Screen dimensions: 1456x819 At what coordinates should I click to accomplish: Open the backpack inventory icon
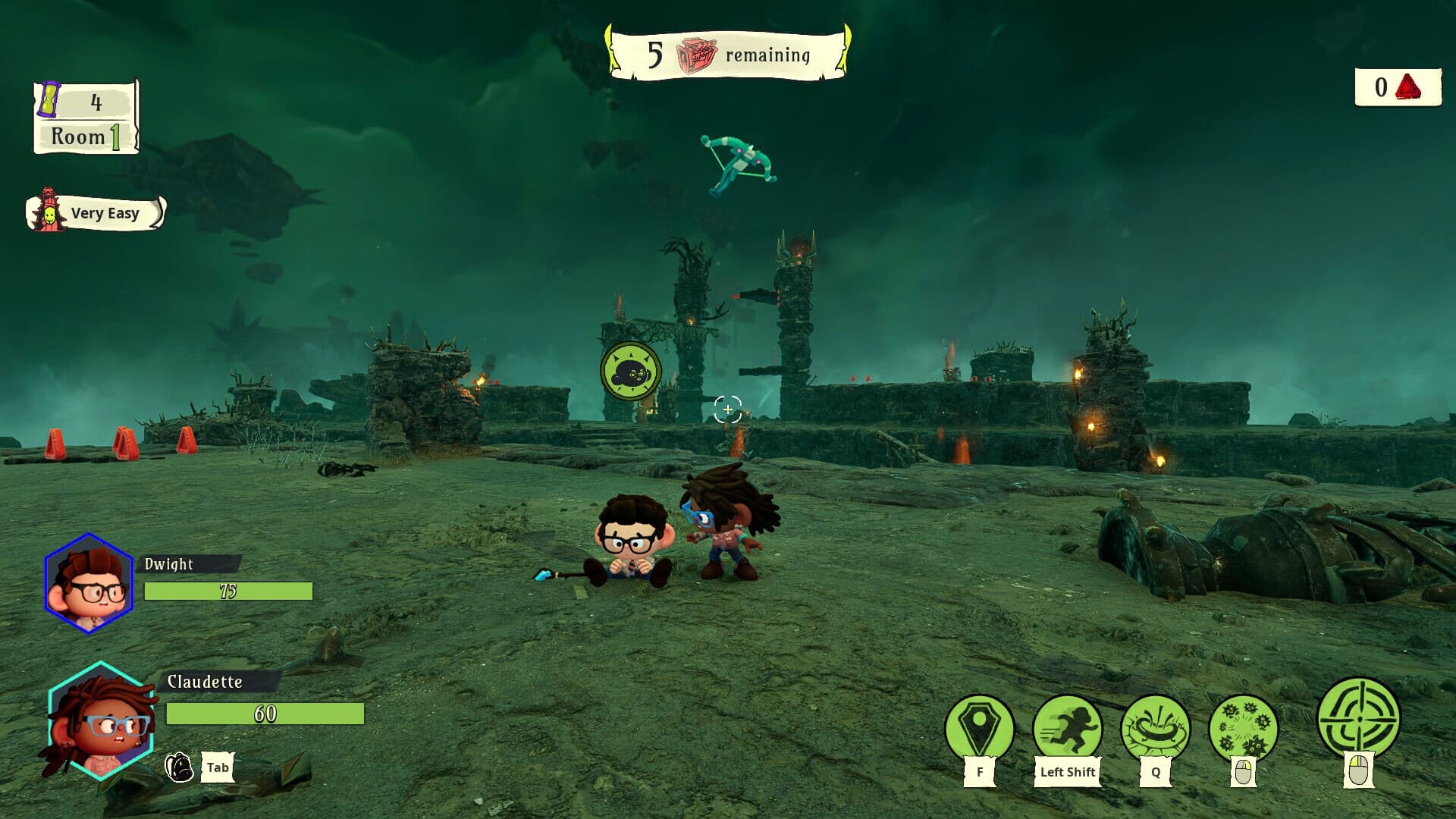coord(179,767)
